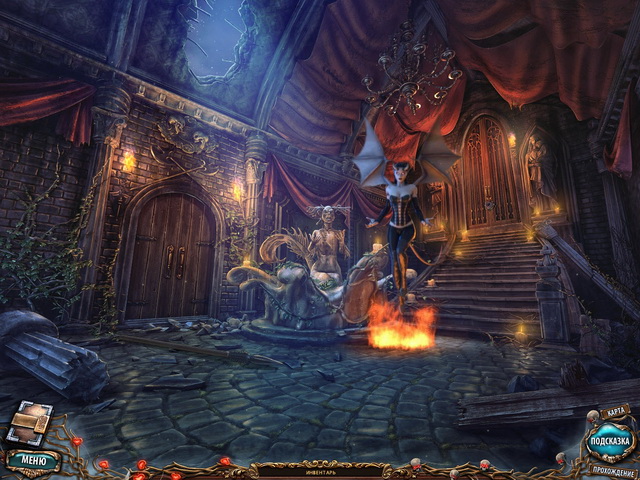Open the МЕНЮ button
The height and width of the screenshot is (480, 640).
click(32, 461)
